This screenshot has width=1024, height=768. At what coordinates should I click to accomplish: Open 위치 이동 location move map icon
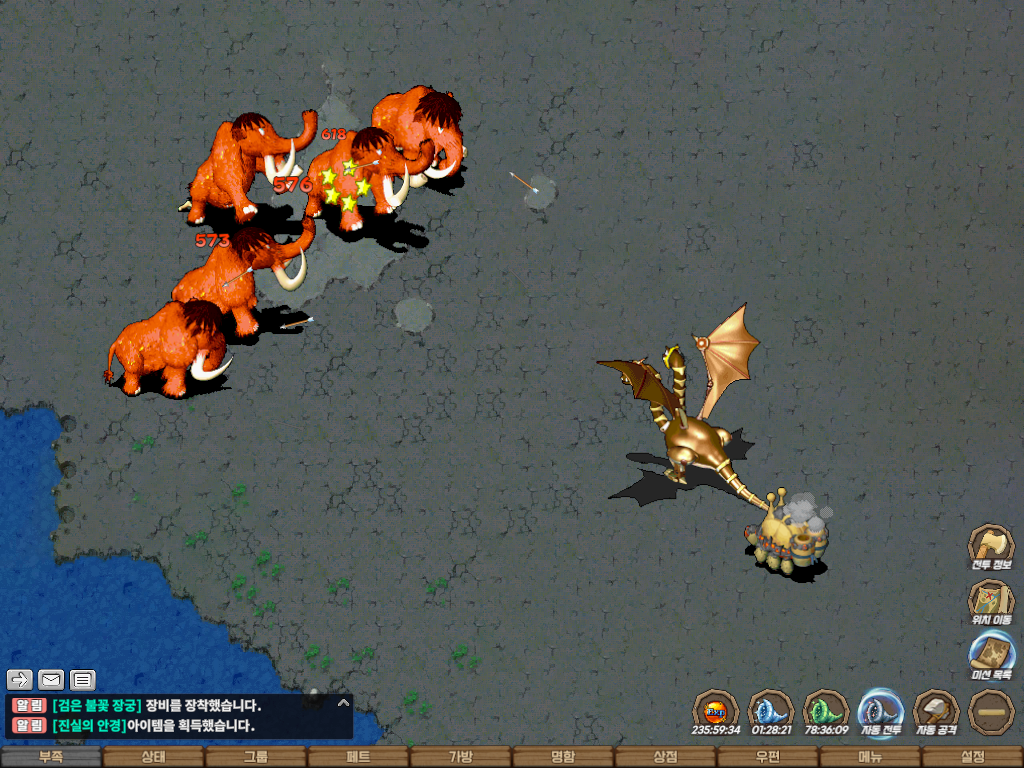click(990, 600)
